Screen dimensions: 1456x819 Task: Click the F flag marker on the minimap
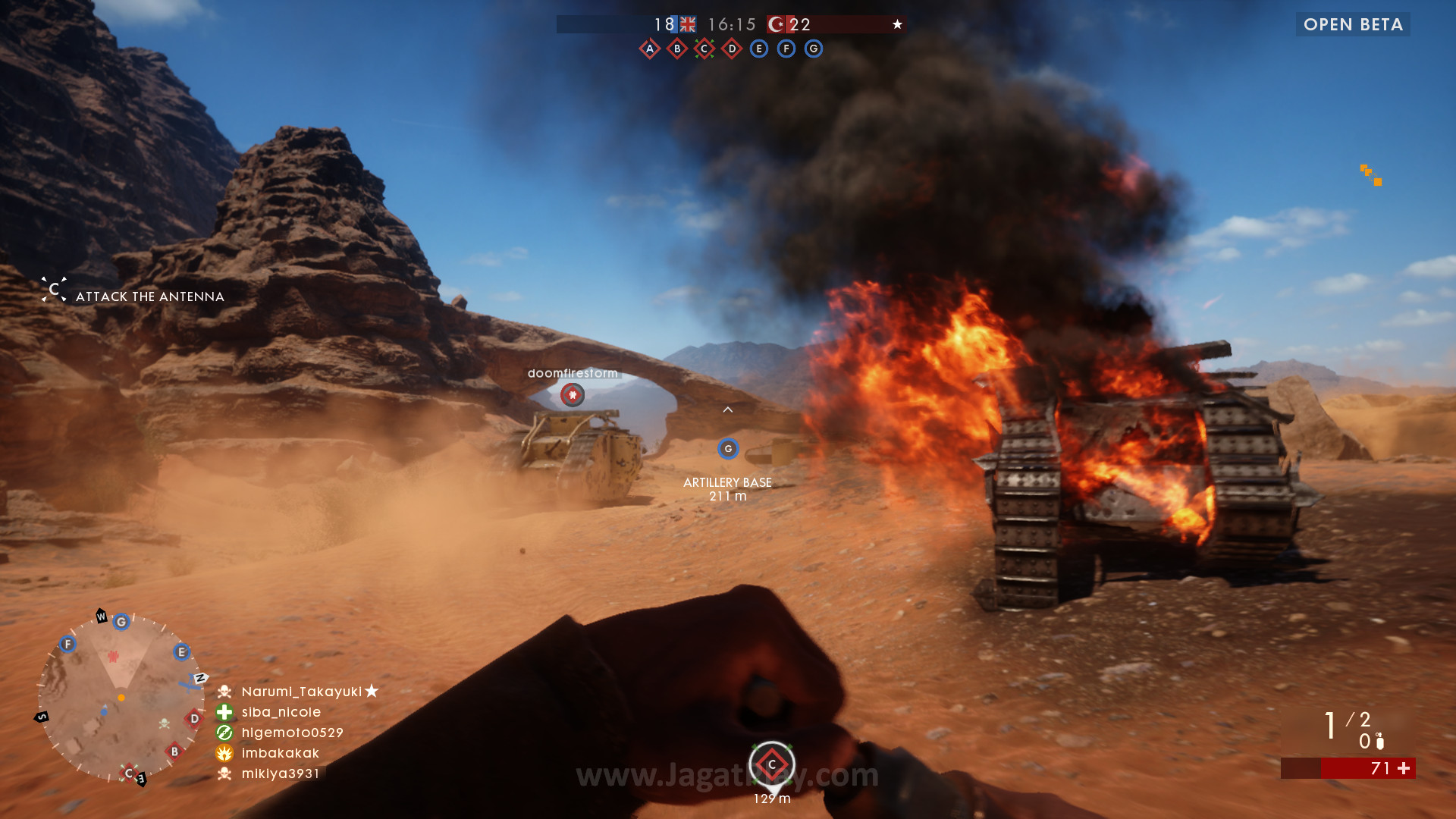click(67, 645)
